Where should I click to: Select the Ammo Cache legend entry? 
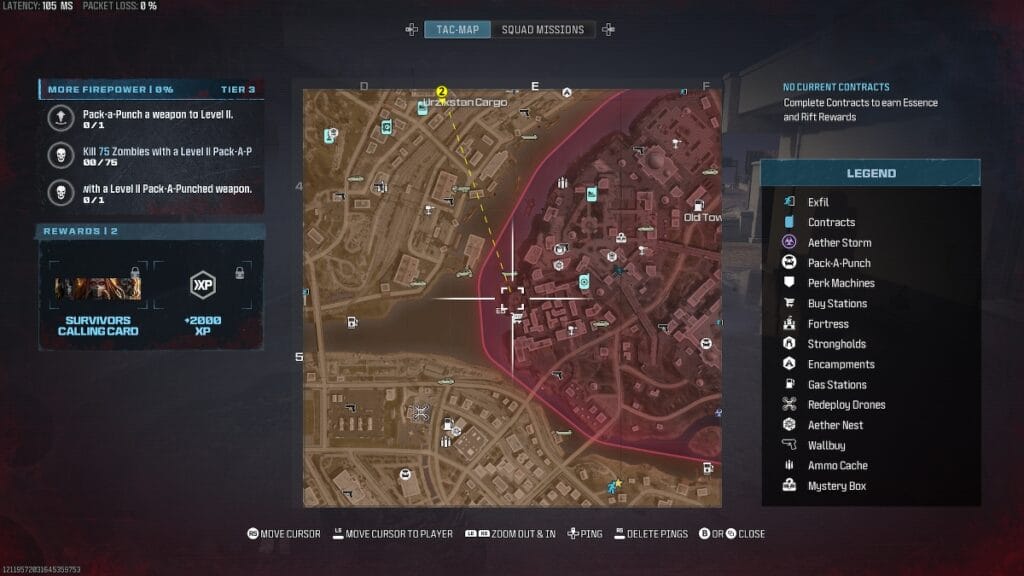tap(837, 466)
